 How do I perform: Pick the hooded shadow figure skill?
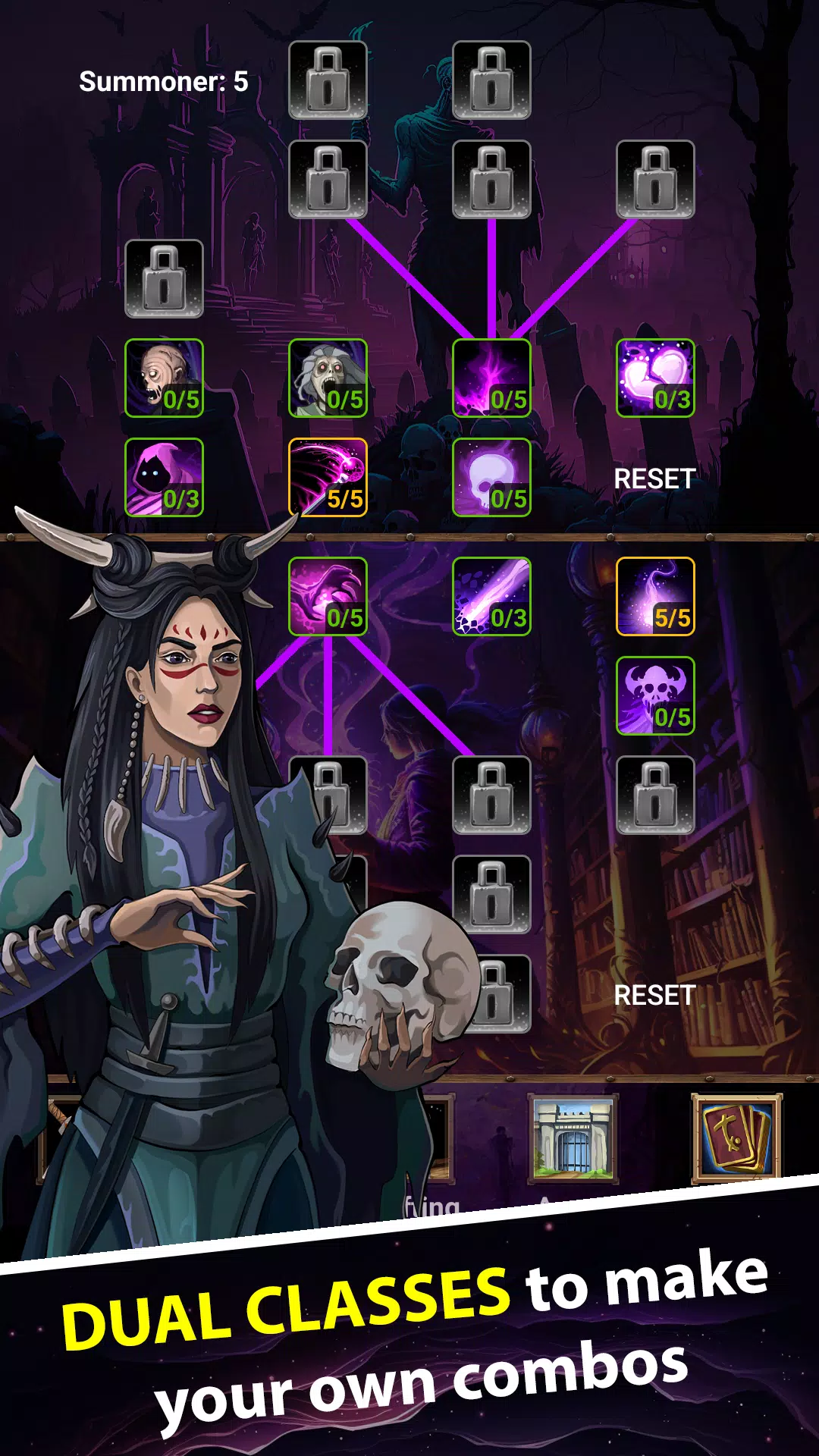[164, 477]
